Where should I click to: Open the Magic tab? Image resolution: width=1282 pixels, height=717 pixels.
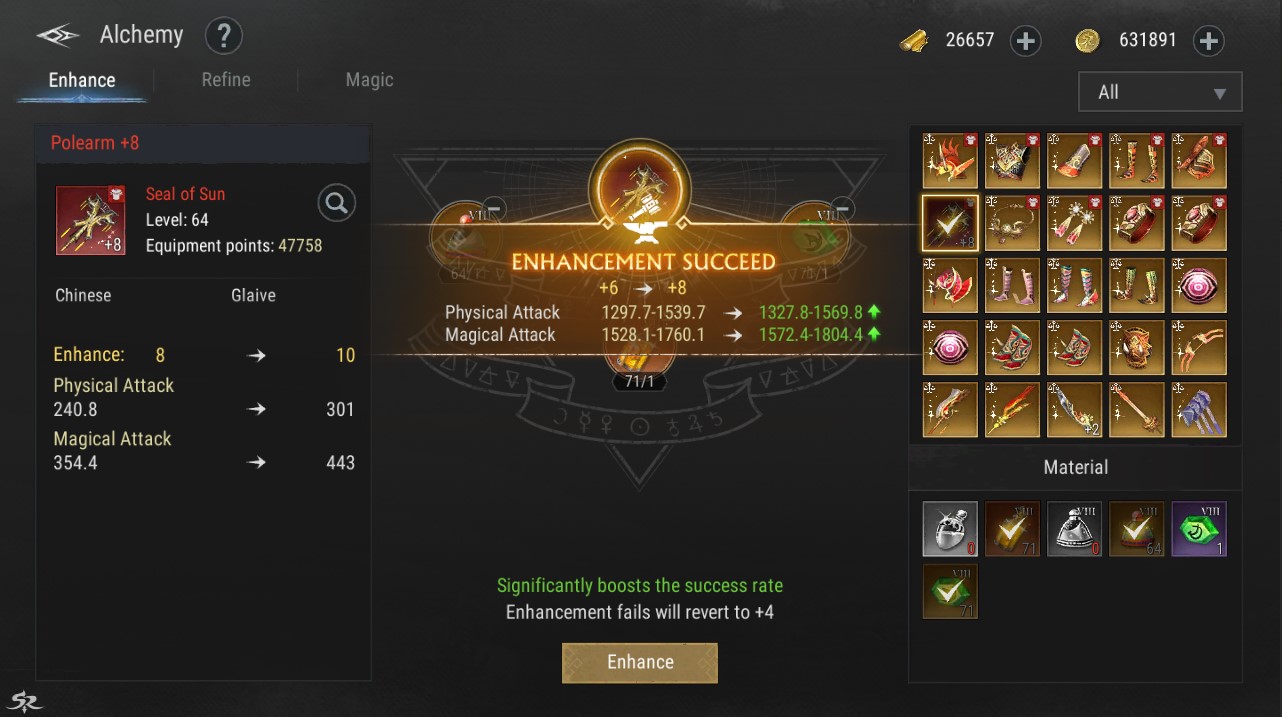point(369,80)
